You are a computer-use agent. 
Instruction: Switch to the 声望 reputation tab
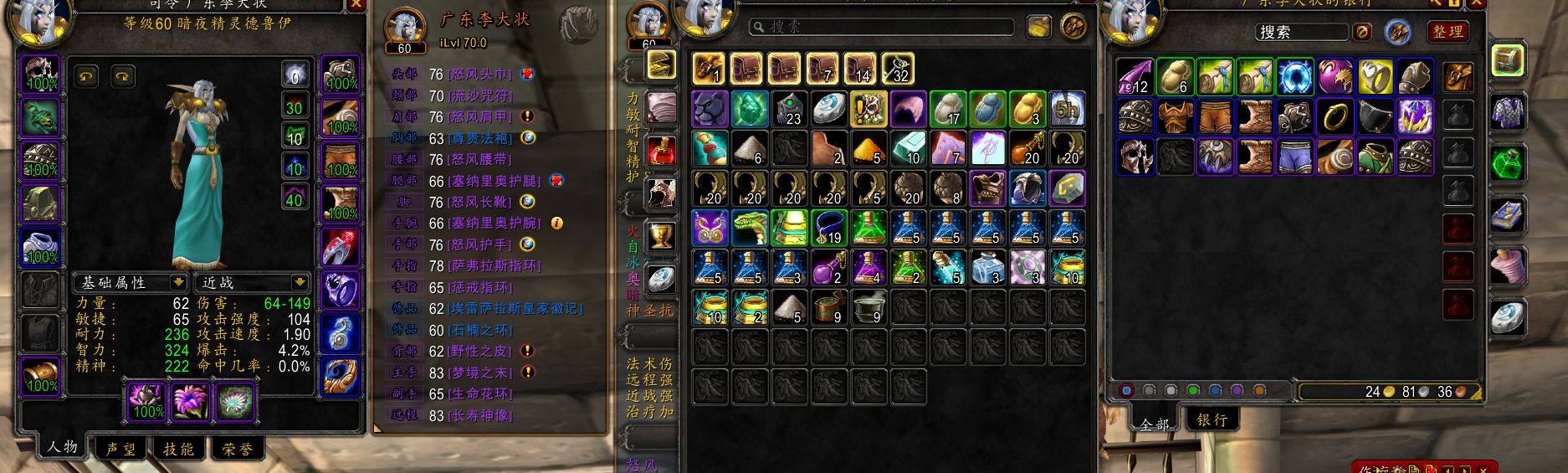pyautogui.click(x=121, y=450)
